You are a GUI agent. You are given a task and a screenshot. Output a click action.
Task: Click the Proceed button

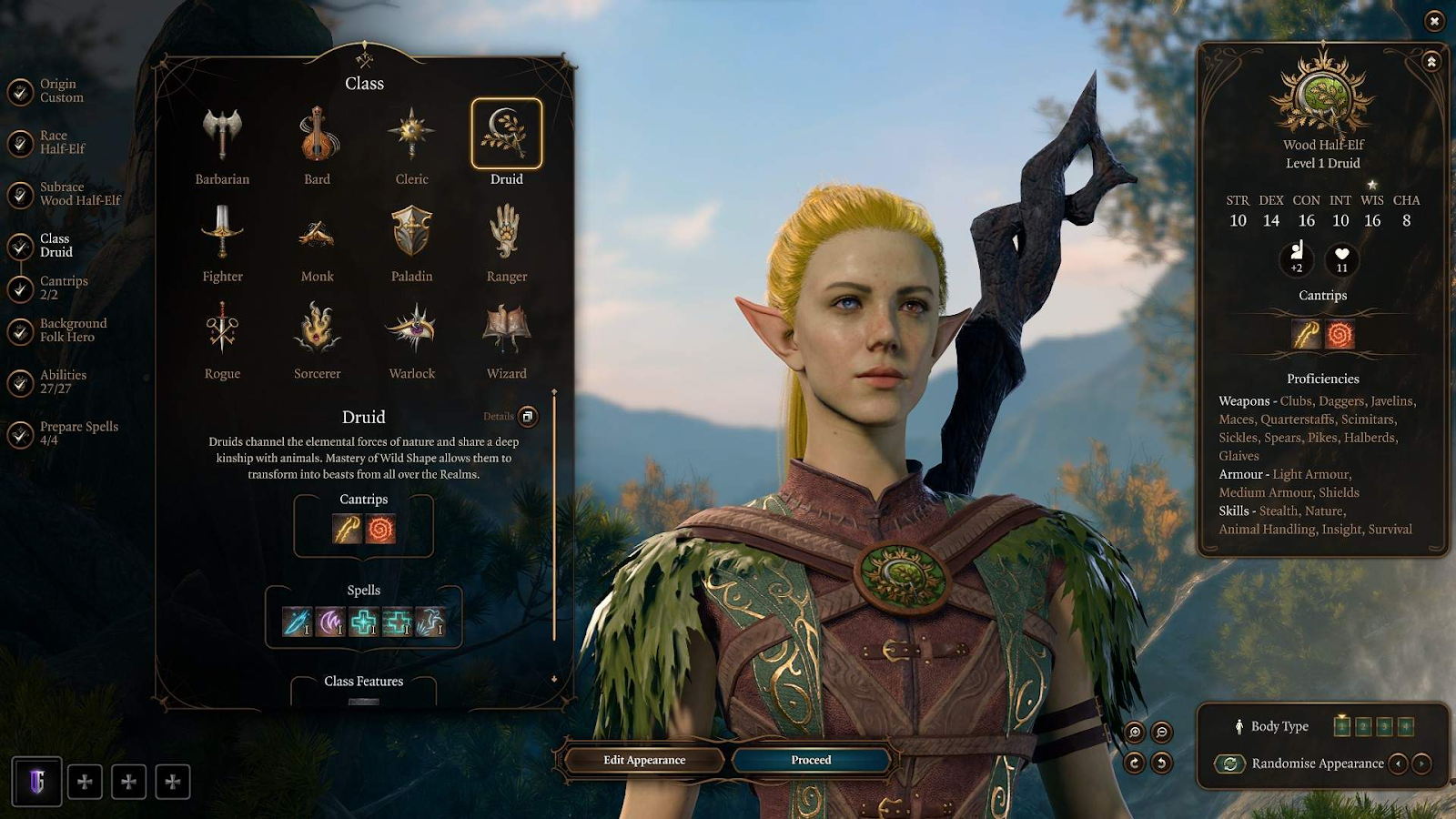811,760
